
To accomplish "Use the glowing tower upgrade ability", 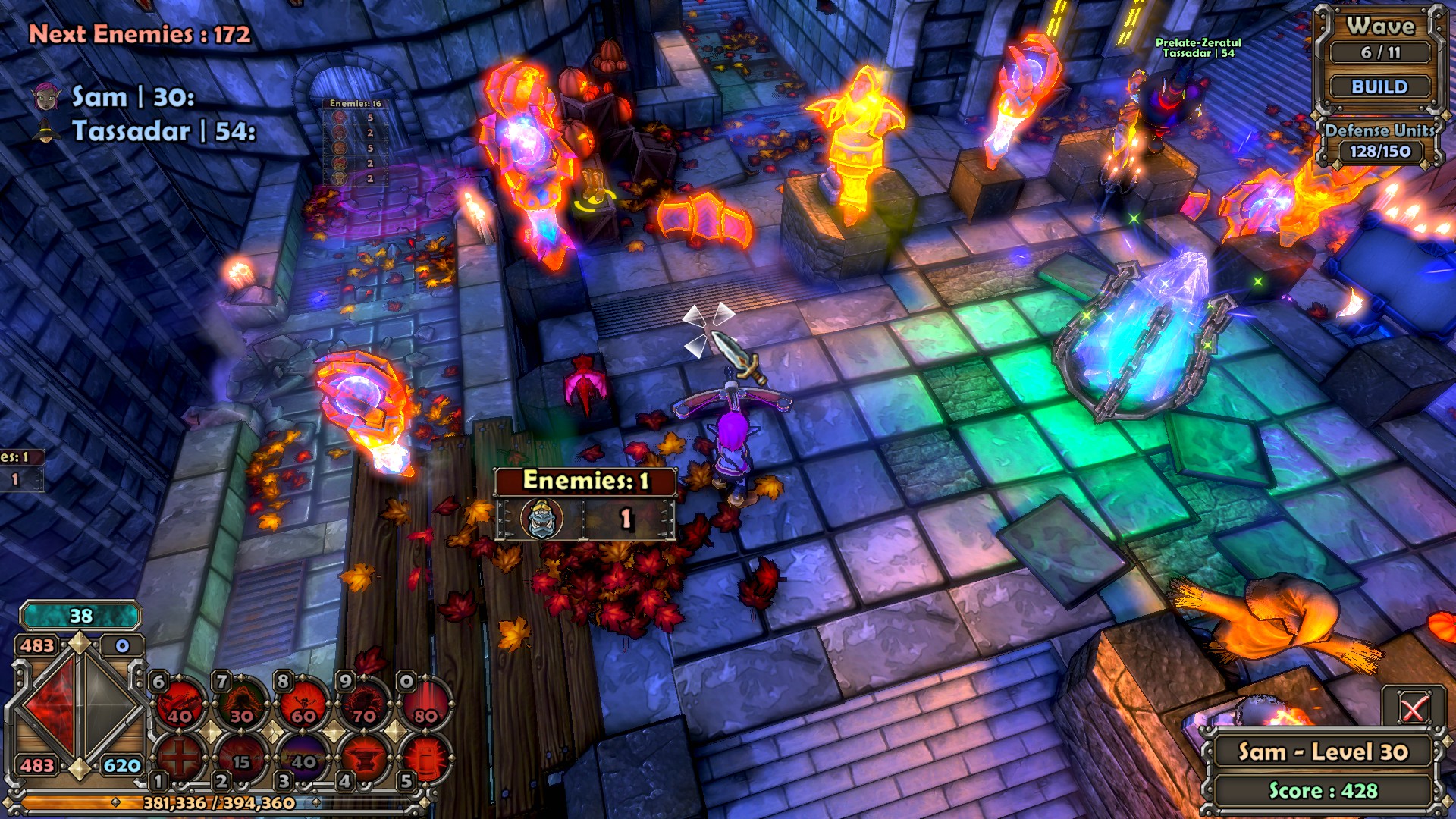I will 425,757.
